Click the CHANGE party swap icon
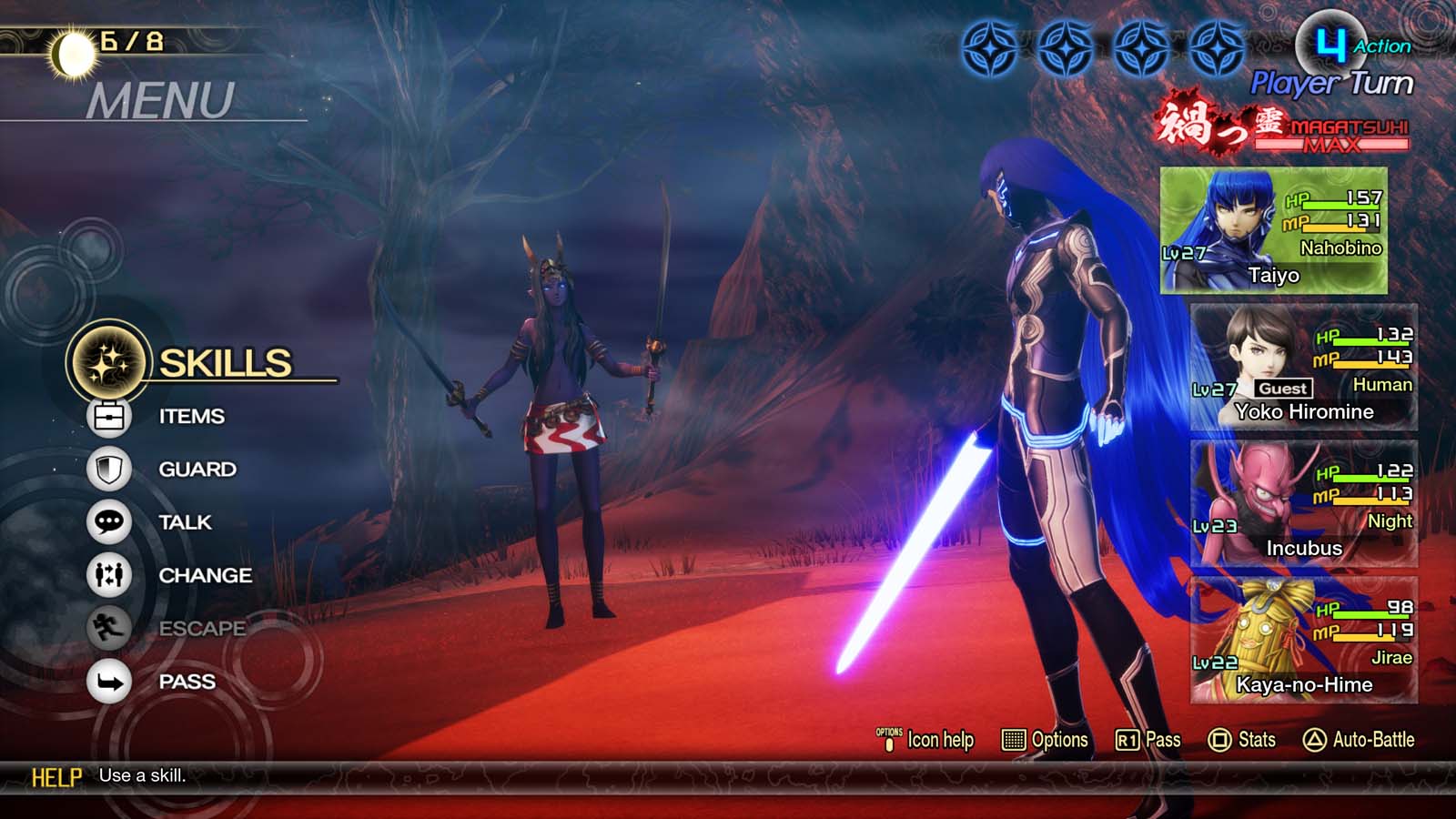 click(111, 575)
